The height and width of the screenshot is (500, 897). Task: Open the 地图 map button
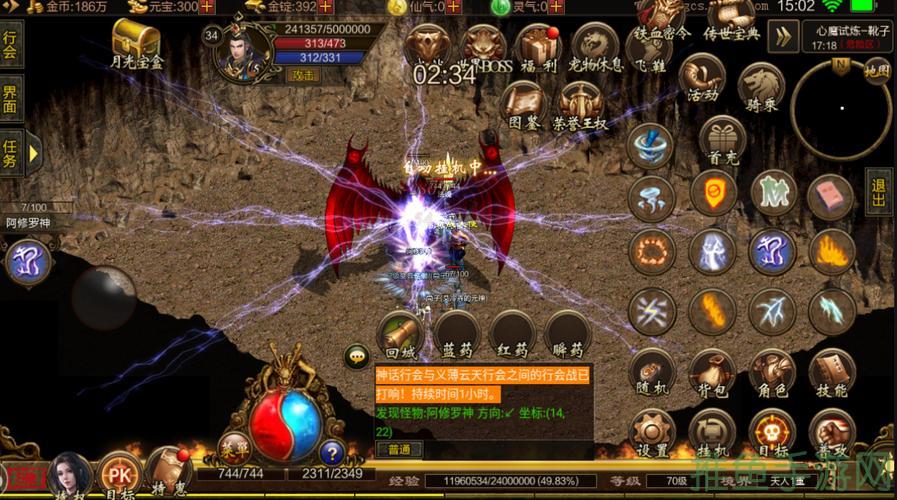pyautogui.click(x=876, y=70)
